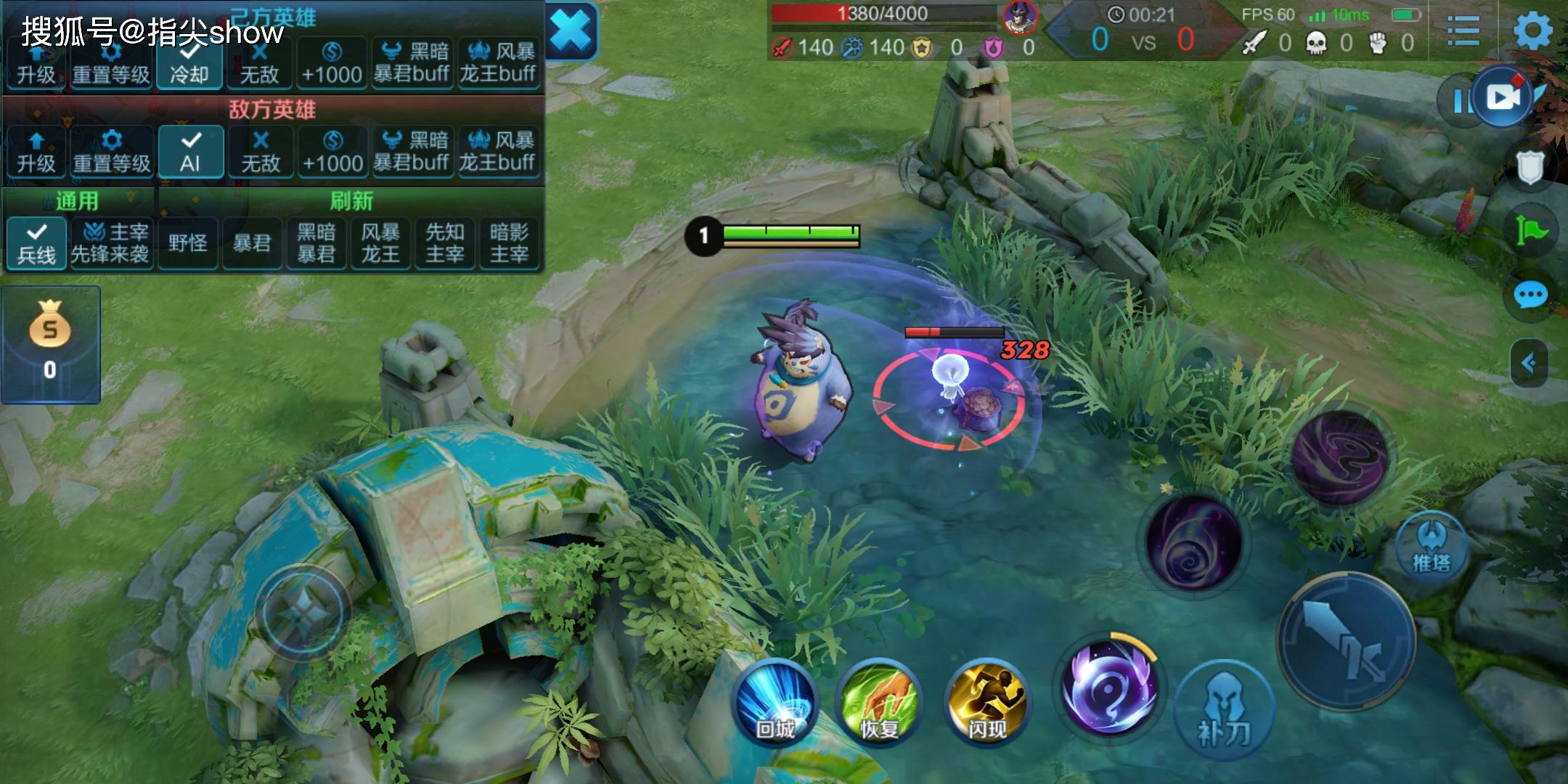Send the green flag signal

(x=1530, y=231)
